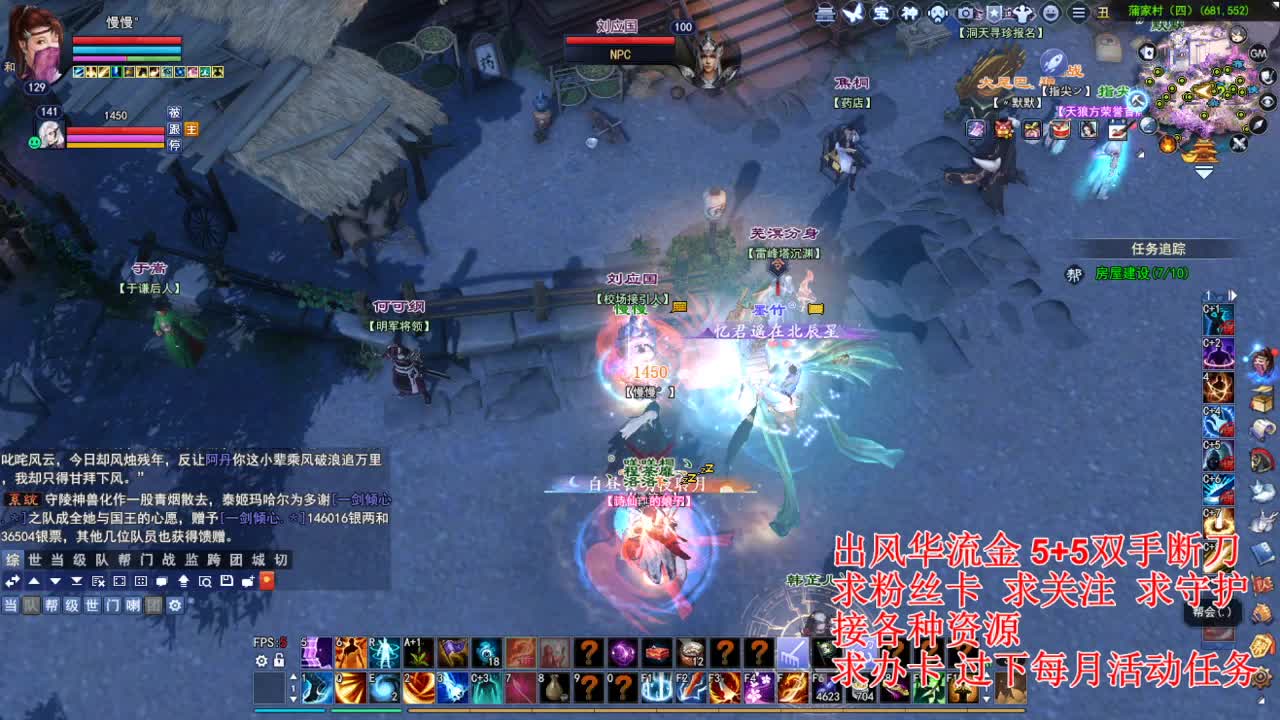The width and height of the screenshot is (1280, 720).
Task: Click the magnifier search icon below the chat tabs
Action: pyautogui.click(x=206, y=581)
